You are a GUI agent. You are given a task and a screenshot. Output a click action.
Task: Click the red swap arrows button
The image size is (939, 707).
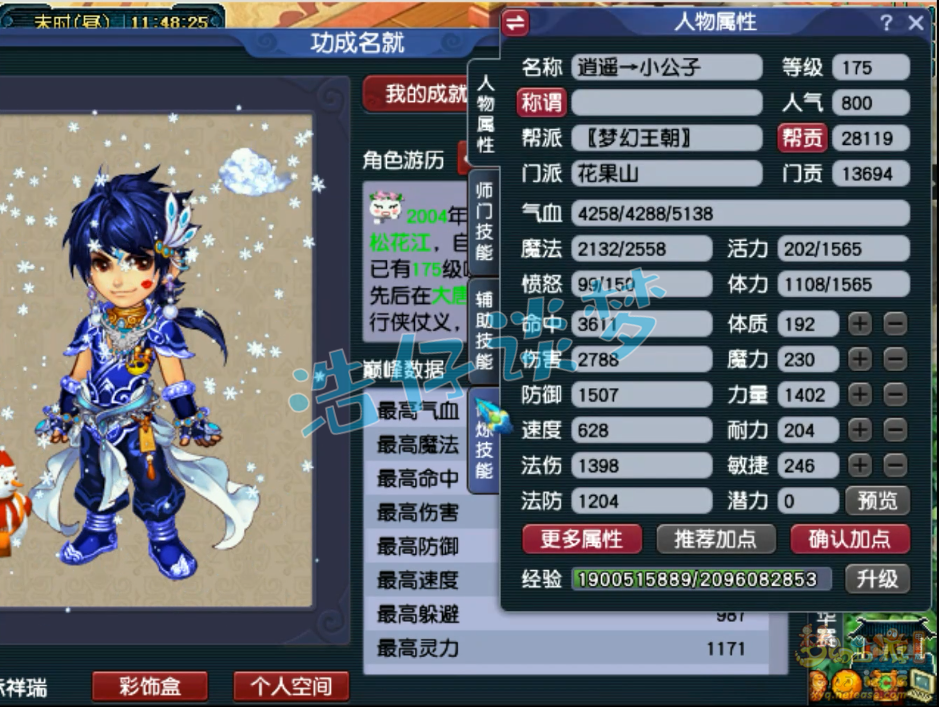tap(516, 22)
